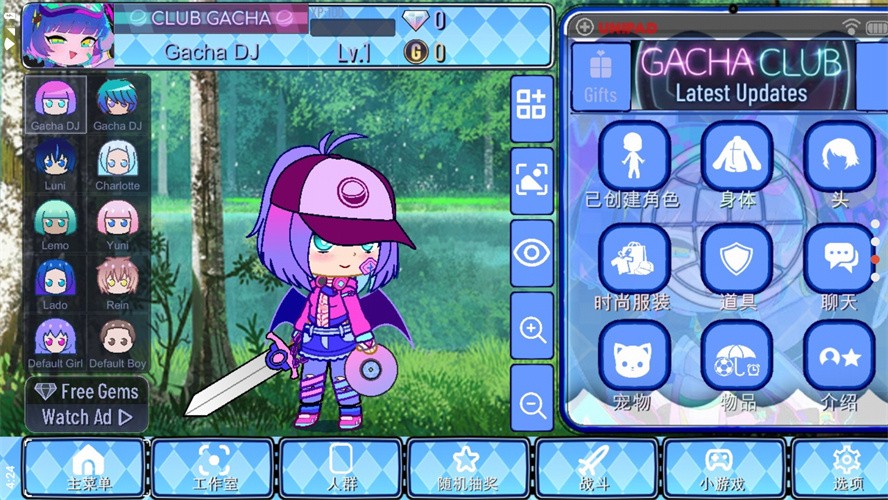Open the 选项 options menu
Image resolution: width=888 pixels, height=500 pixels.
tap(845, 467)
